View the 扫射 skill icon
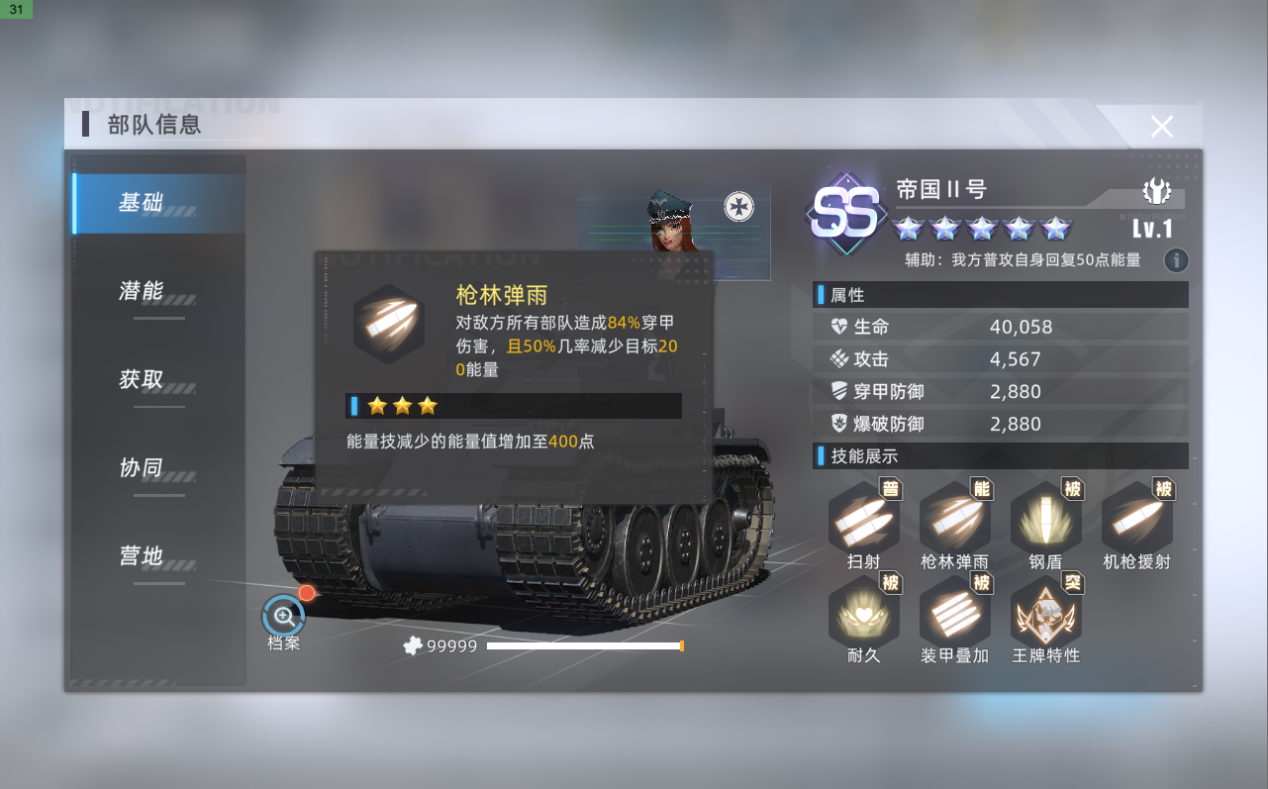The height and width of the screenshot is (789, 1268). 863,517
